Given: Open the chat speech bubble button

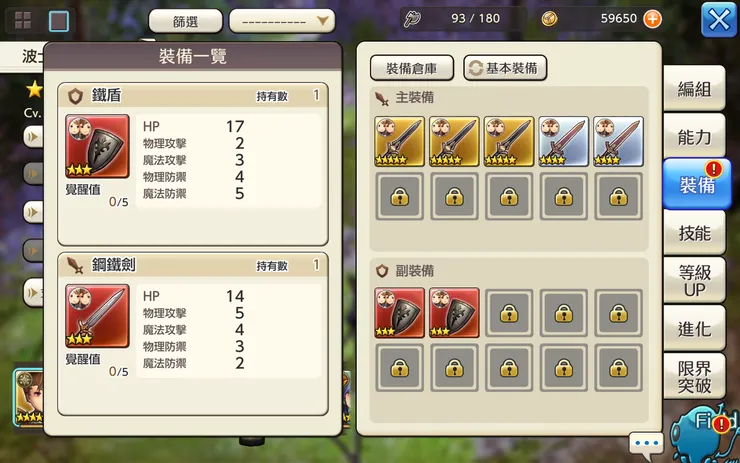Looking at the screenshot, I should pyautogui.click(x=646, y=442).
